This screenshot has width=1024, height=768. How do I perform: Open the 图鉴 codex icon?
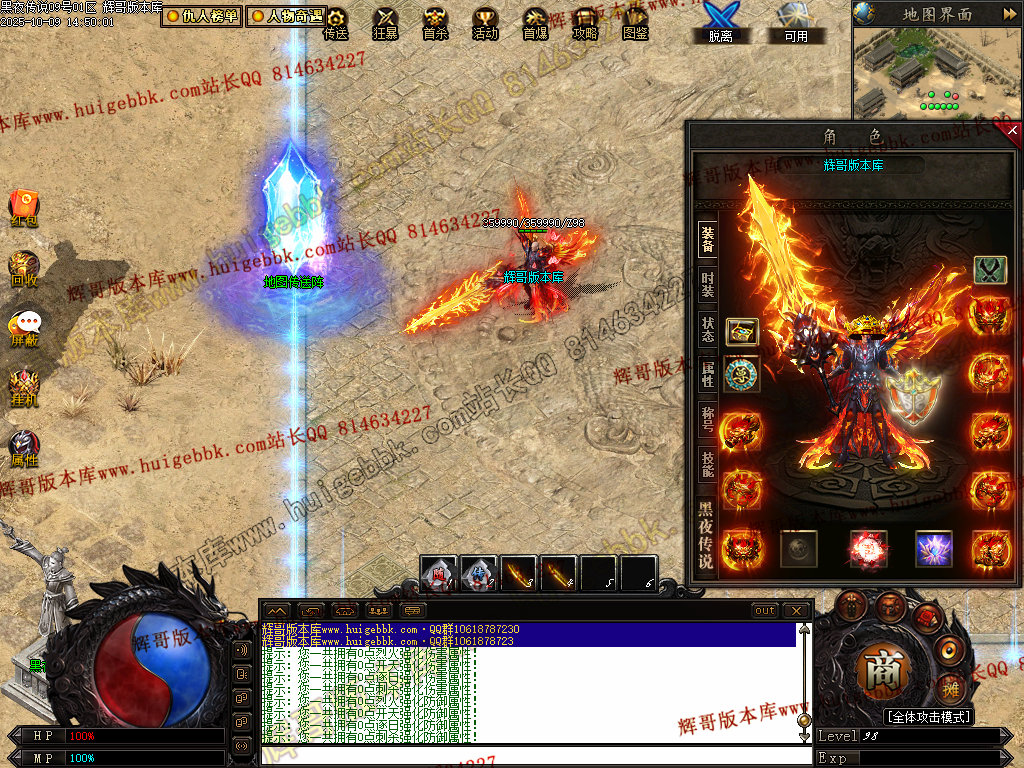click(635, 22)
